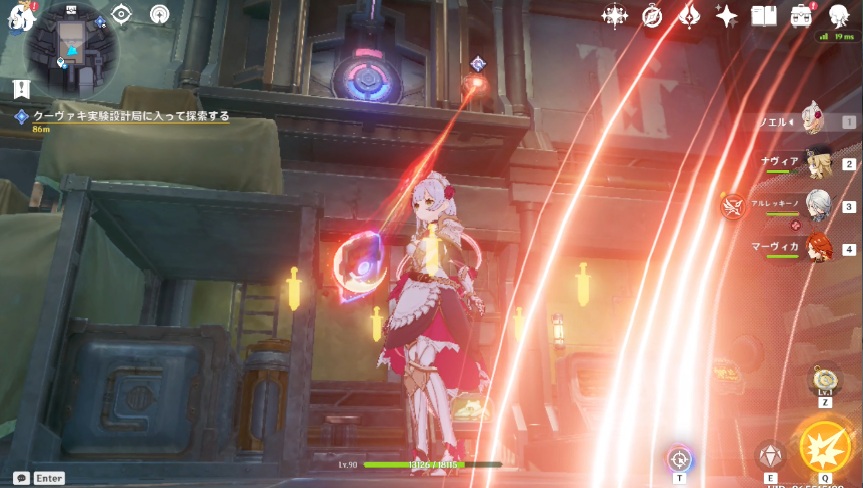Activate the Elemental Burst button
Viewport: 863px width, 488px height.
[824, 446]
